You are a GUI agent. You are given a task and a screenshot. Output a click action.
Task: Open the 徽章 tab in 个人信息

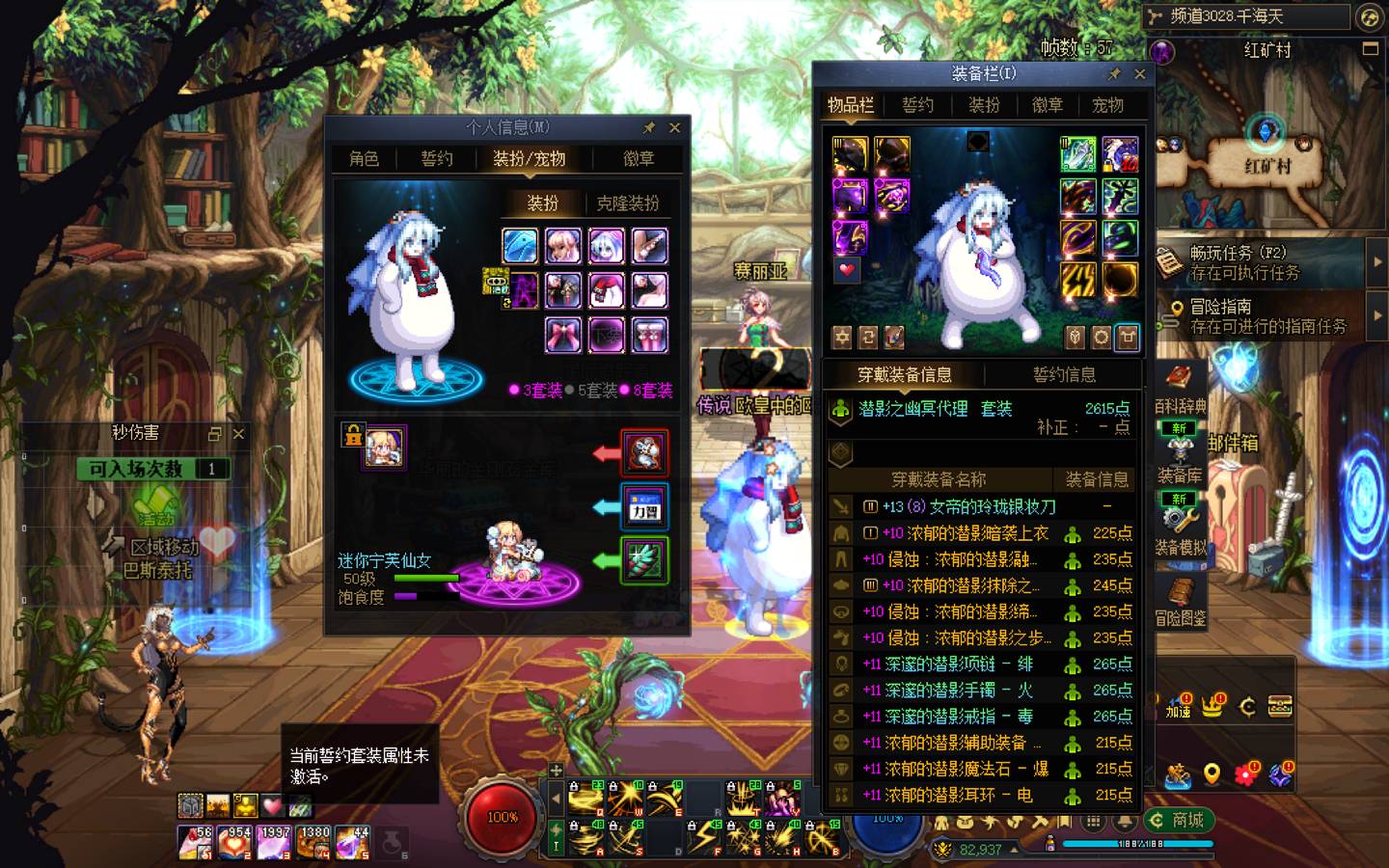pos(638,159)
